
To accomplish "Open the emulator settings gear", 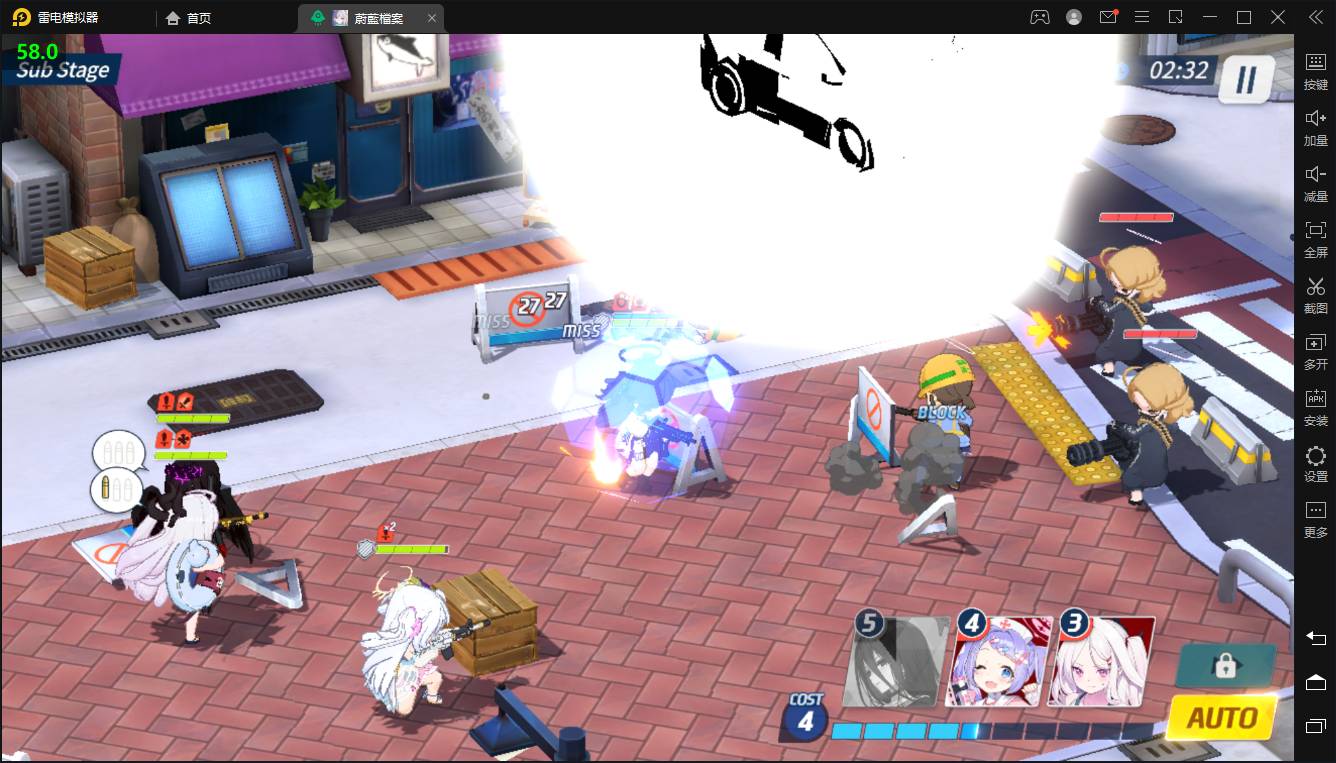I will [1315, 463].
